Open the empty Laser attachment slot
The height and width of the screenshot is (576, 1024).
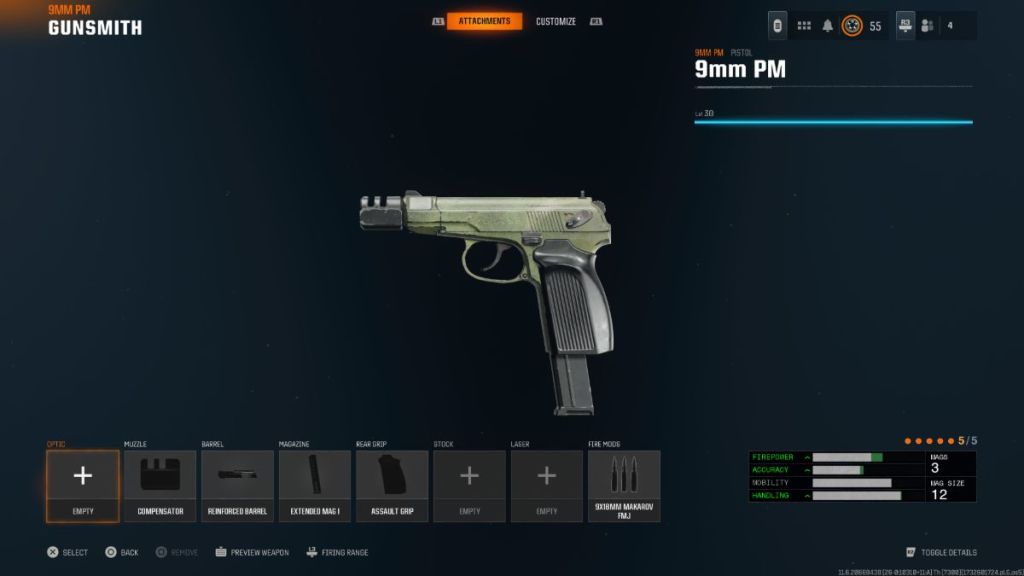(x=547, y=486)
